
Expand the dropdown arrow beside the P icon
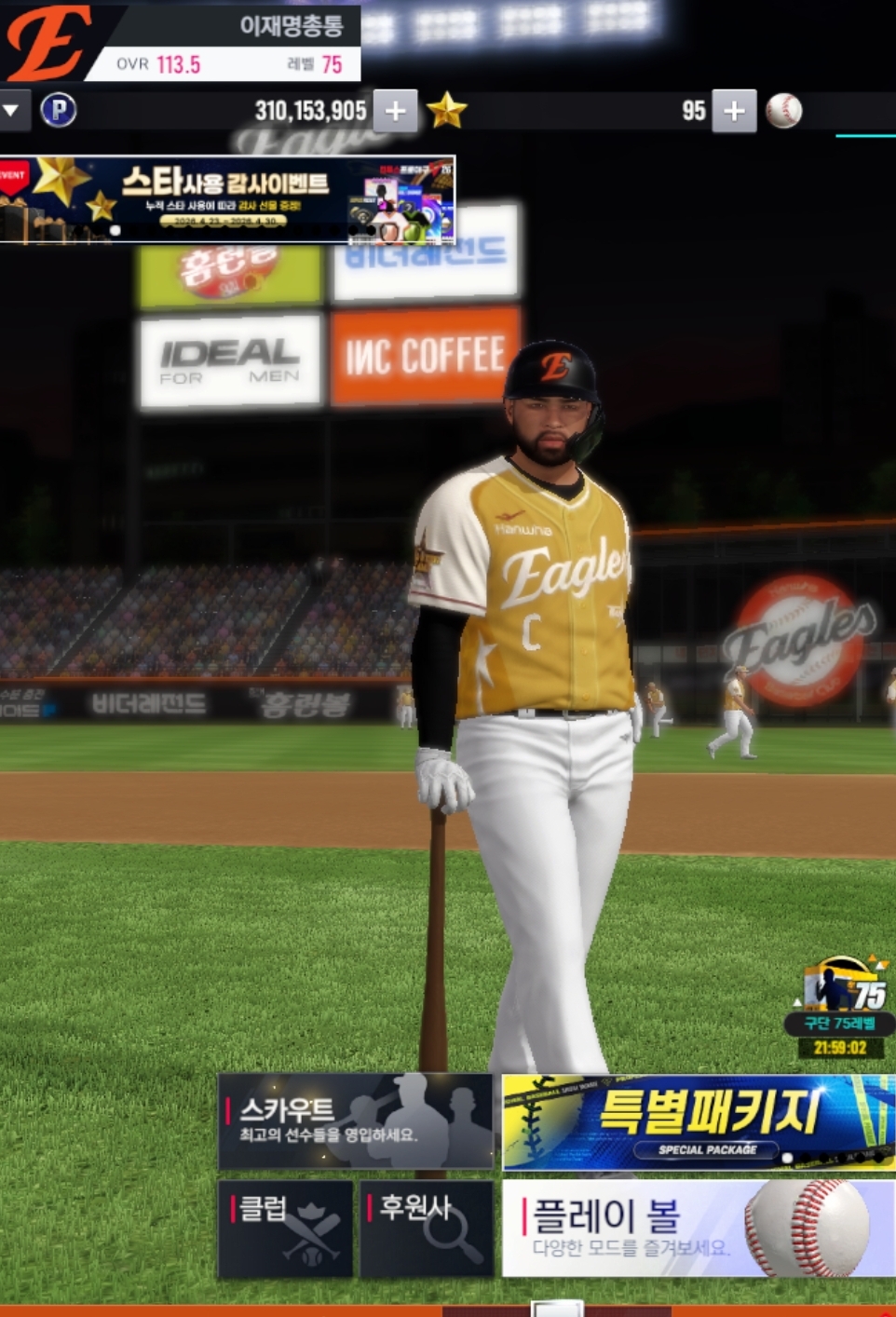point(11,111)
